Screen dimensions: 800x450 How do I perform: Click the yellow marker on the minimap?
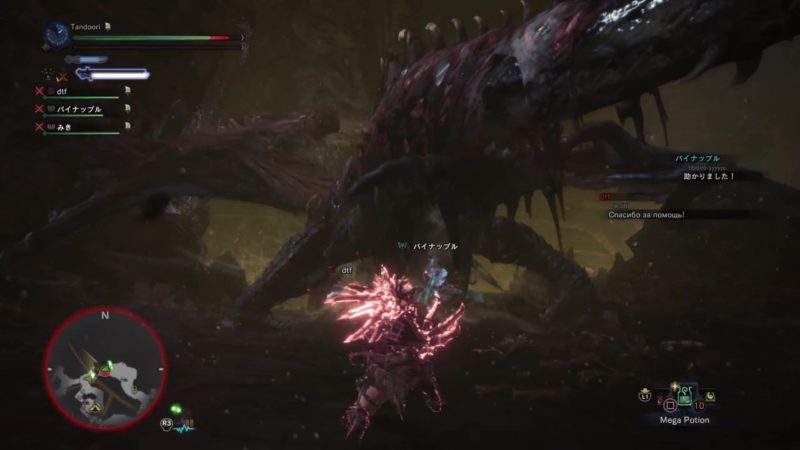click(93, 407)
